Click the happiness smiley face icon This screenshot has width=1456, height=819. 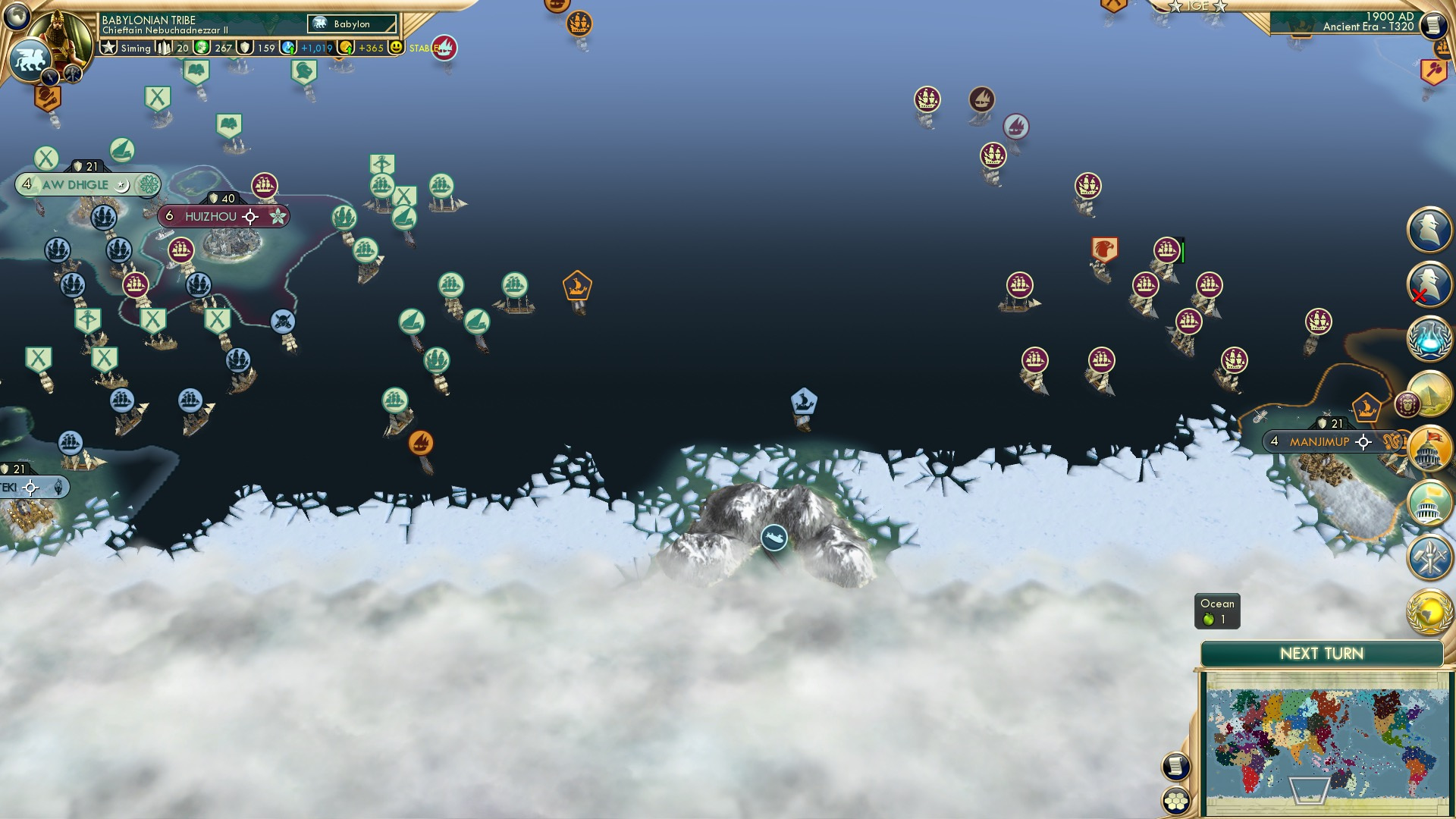[x=396, y=47]
